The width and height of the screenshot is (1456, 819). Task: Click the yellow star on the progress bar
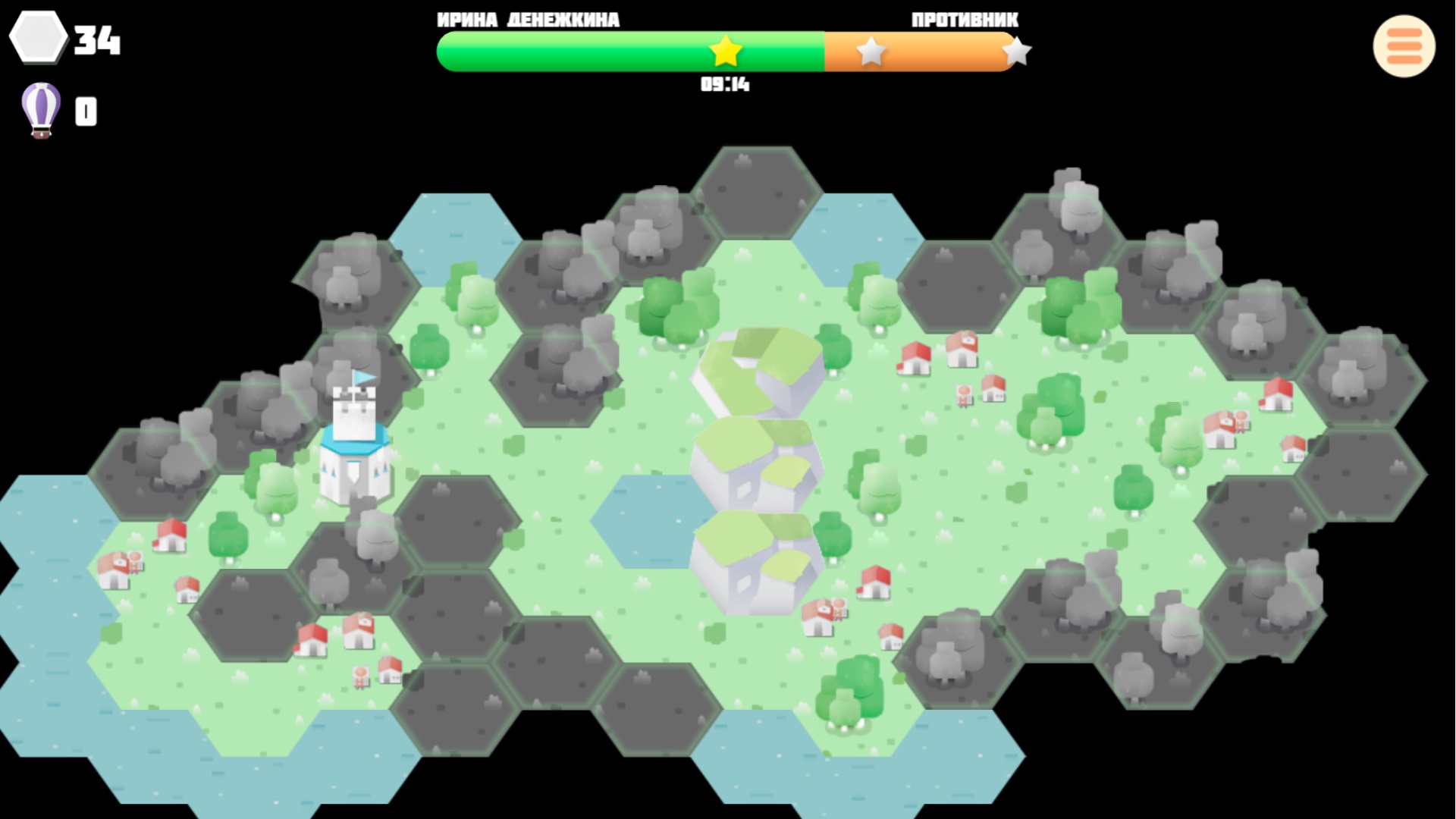click(x=725, y=52)
